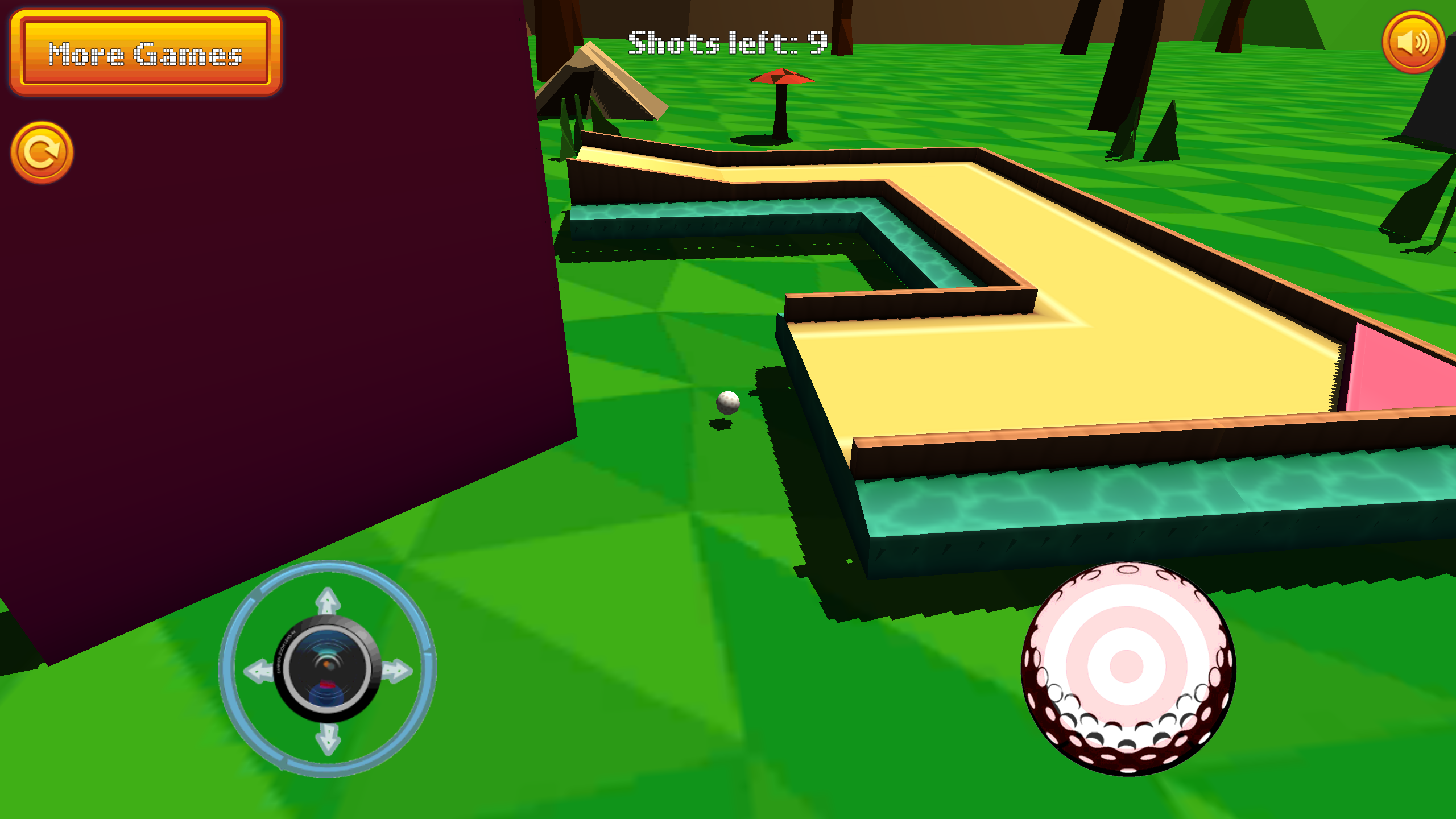Click the restart level arrow icon
1456x819 pixels.
43,152
